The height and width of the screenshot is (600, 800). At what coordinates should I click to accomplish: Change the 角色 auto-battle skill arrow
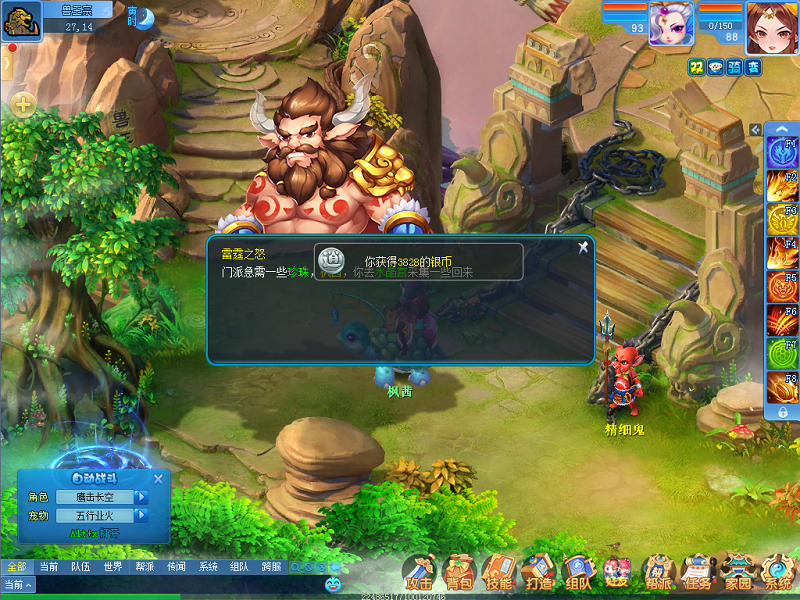142,497
